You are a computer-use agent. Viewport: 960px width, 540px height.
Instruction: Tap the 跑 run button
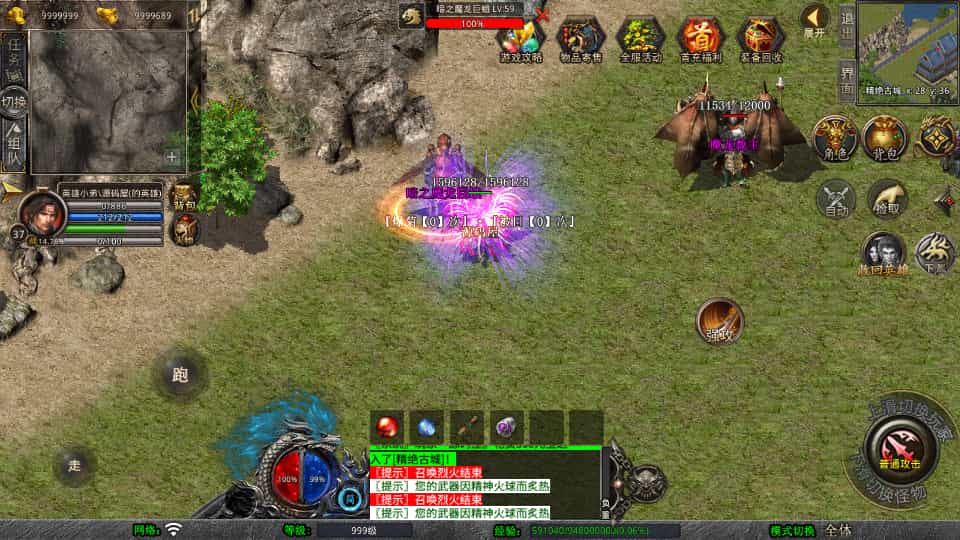180,375
